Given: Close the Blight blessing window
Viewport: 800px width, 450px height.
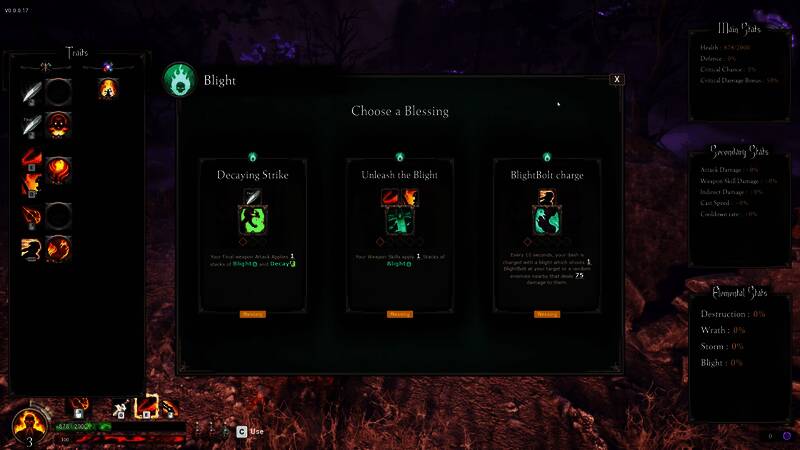Looking at the screenshot, I should [x=617, y=79].
